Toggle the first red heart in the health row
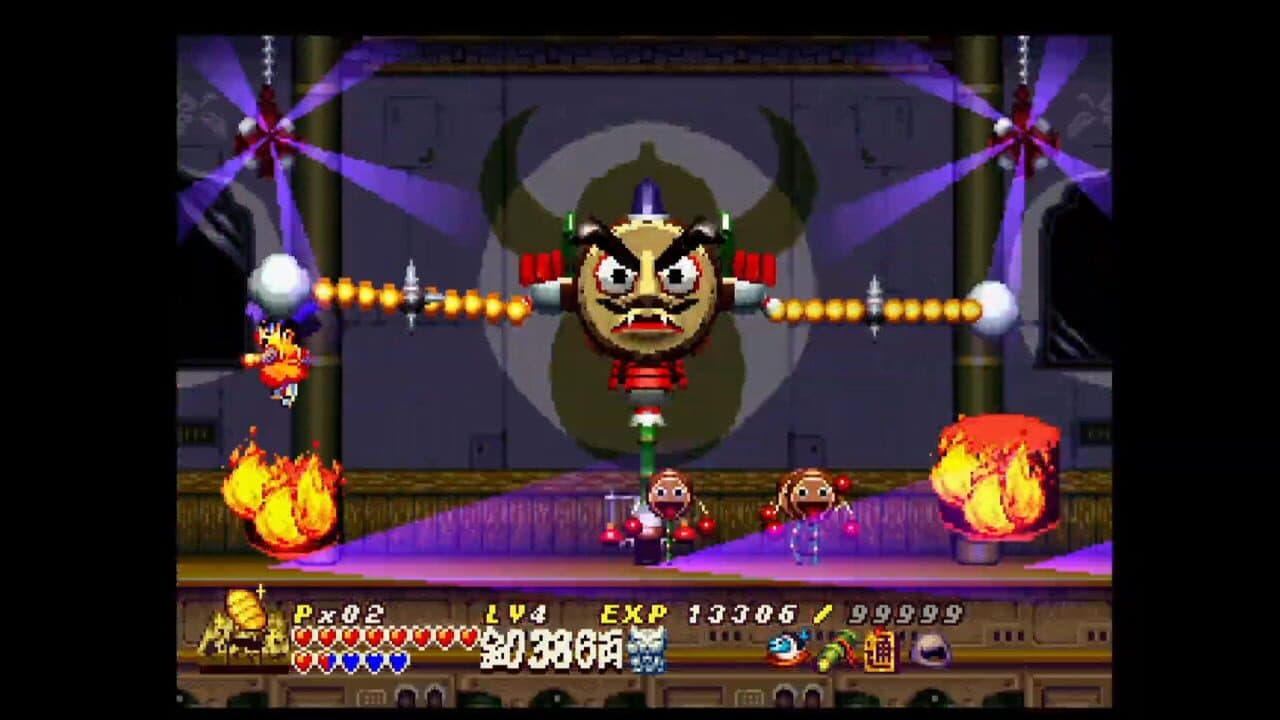This screenshot has height=720, width=1280. point(300,637)
